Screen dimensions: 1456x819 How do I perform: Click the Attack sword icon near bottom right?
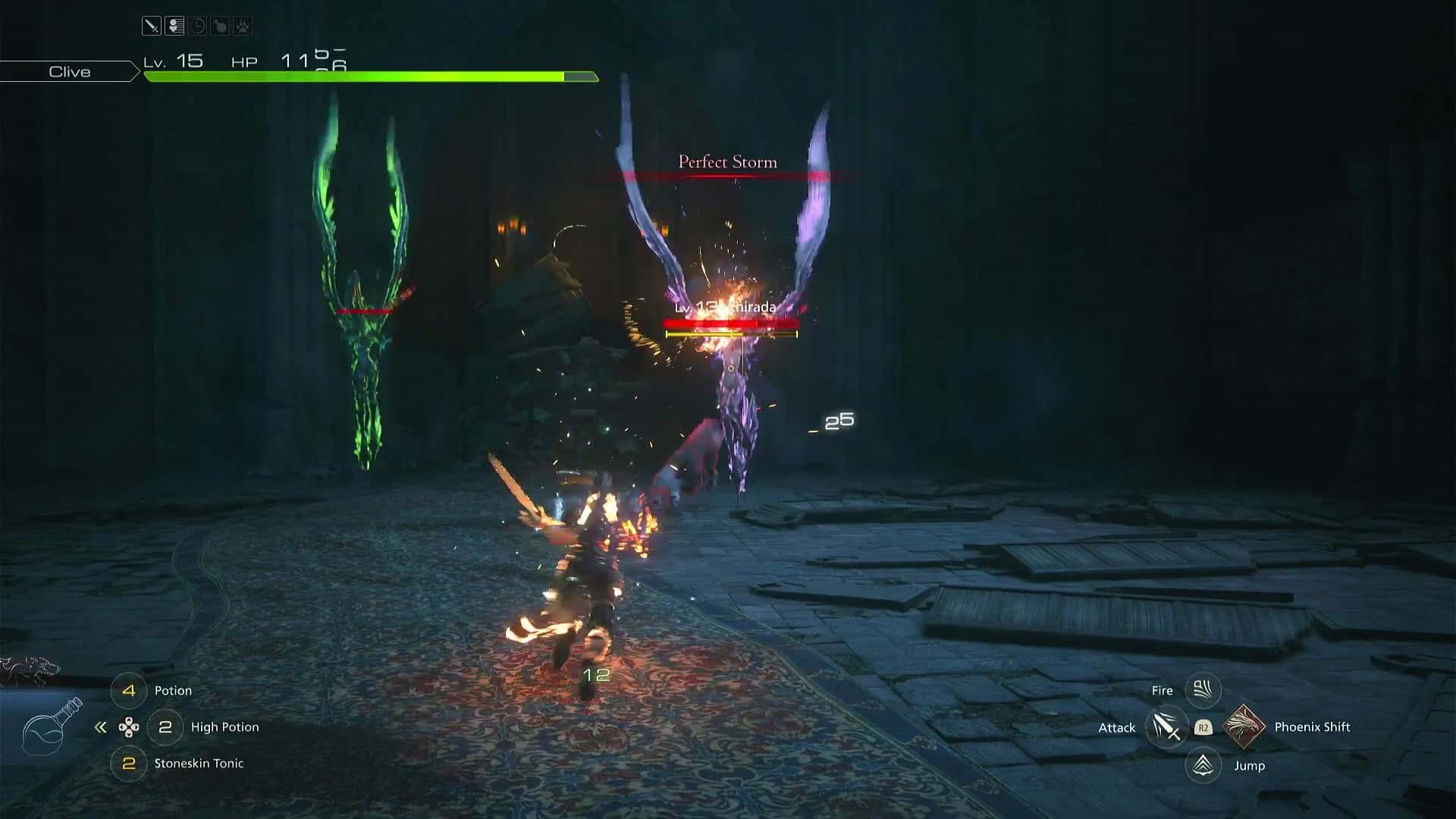pos(1166,727)
